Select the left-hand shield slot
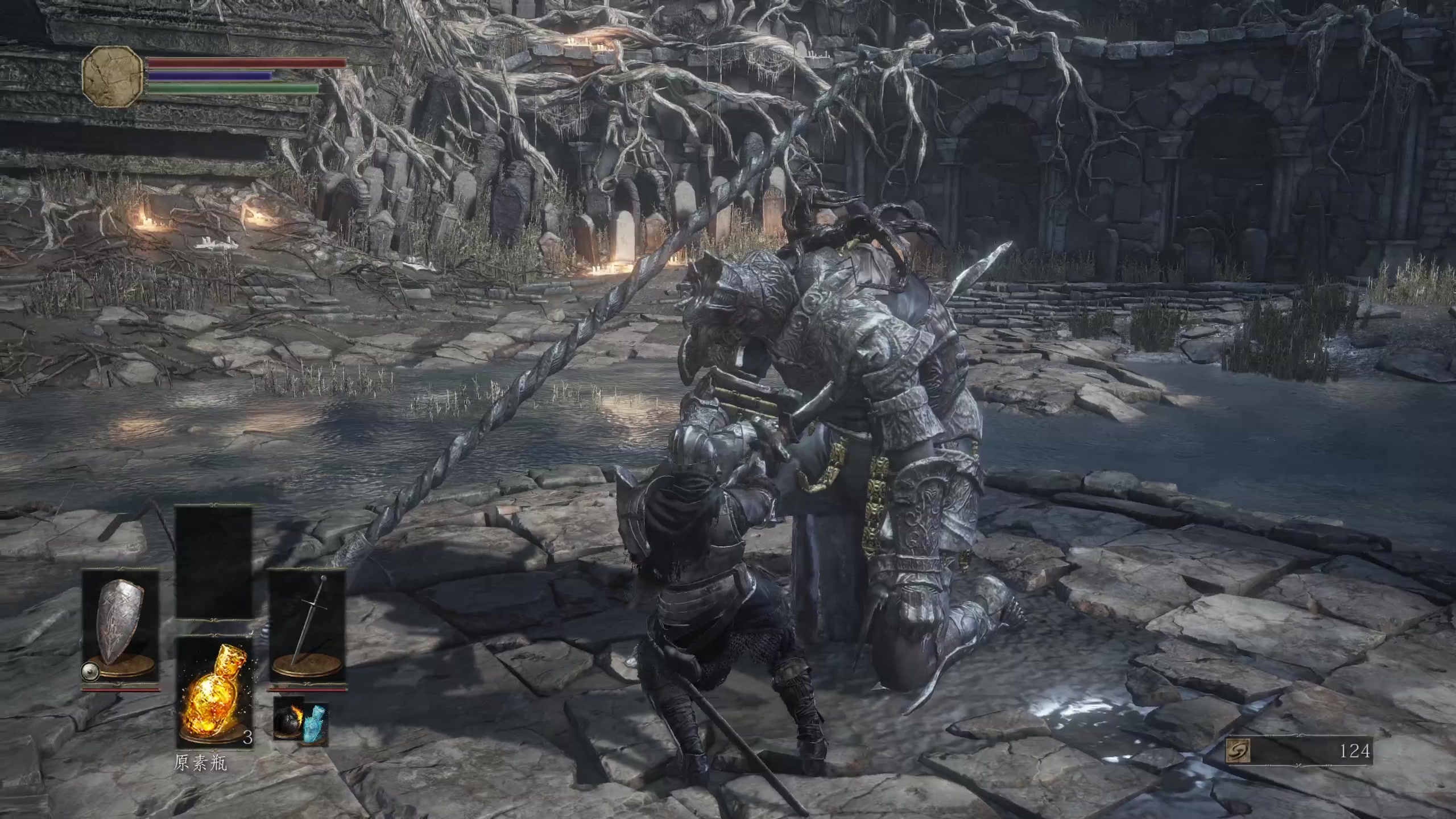1456x819 pixels. pos(120,627)
